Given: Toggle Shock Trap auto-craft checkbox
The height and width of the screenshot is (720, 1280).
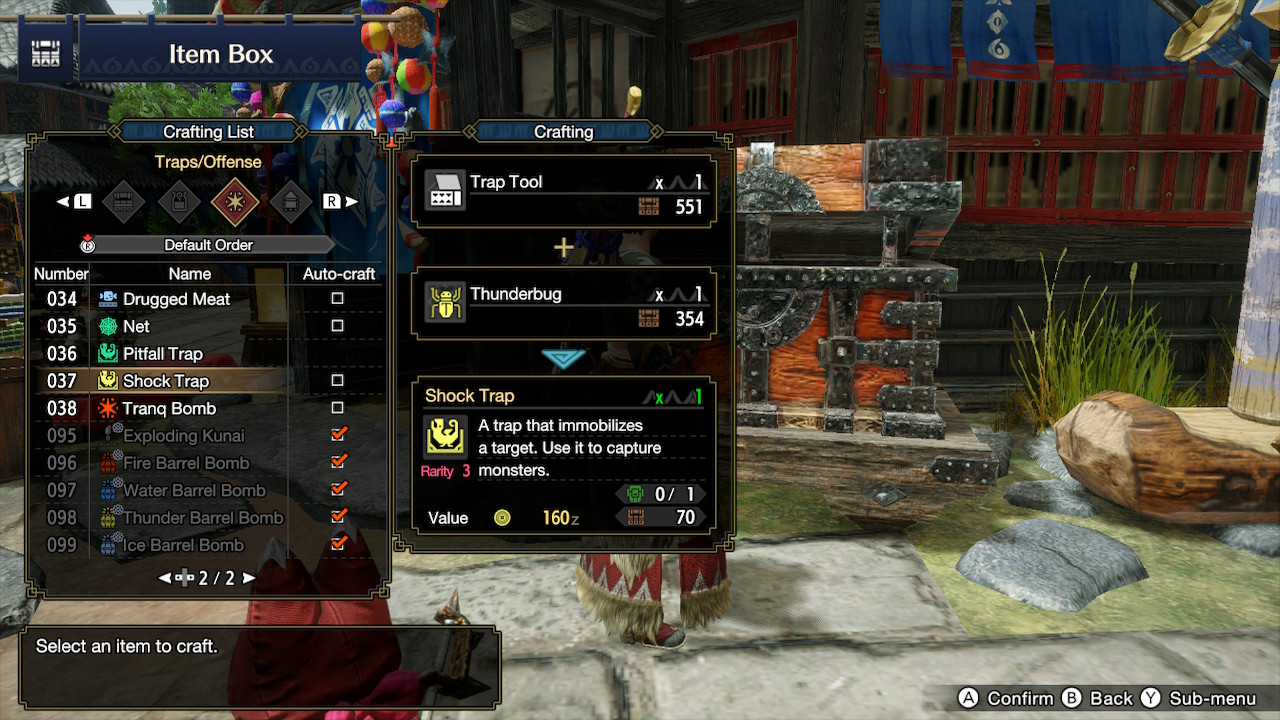Looking at the screenshot, I should 338,381.
